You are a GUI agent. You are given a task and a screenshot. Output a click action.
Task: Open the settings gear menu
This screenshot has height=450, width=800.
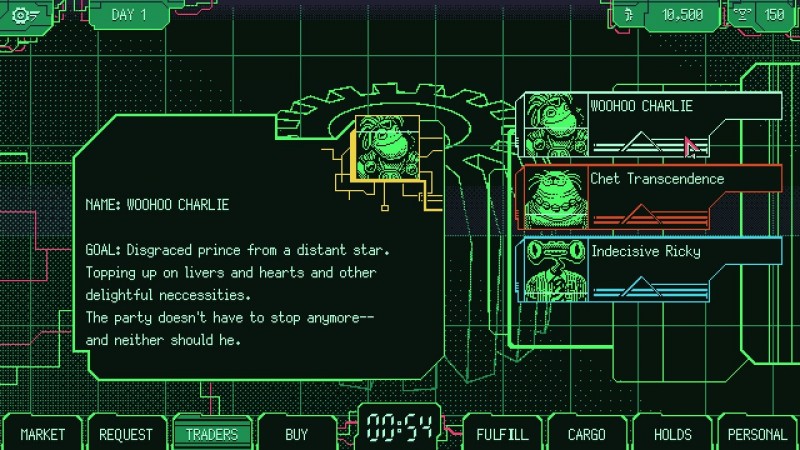click(x=24, y=15)
